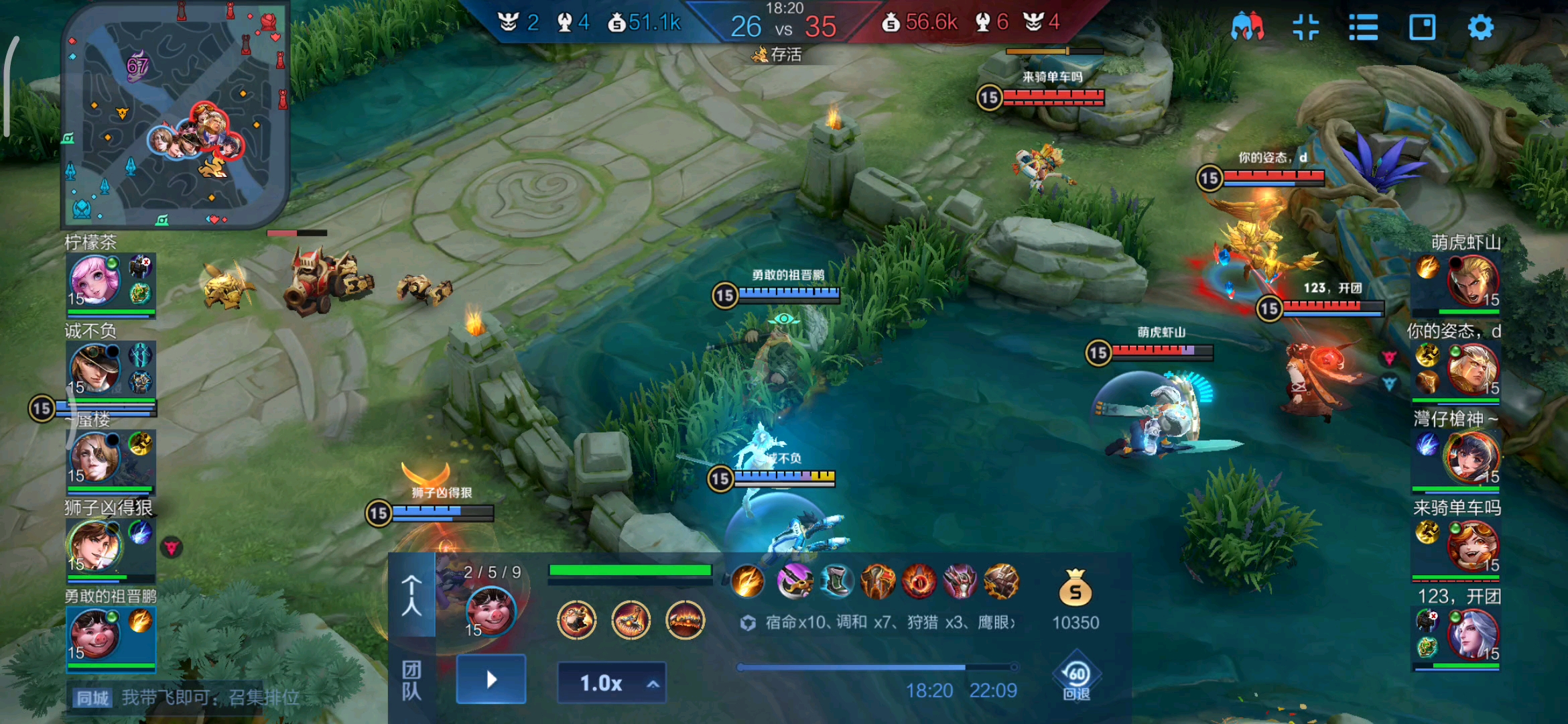Switch to the 团队 team tab
The height and width of the screenshot is (724, 1568).
pyautogui.click(x=411, y=680)
